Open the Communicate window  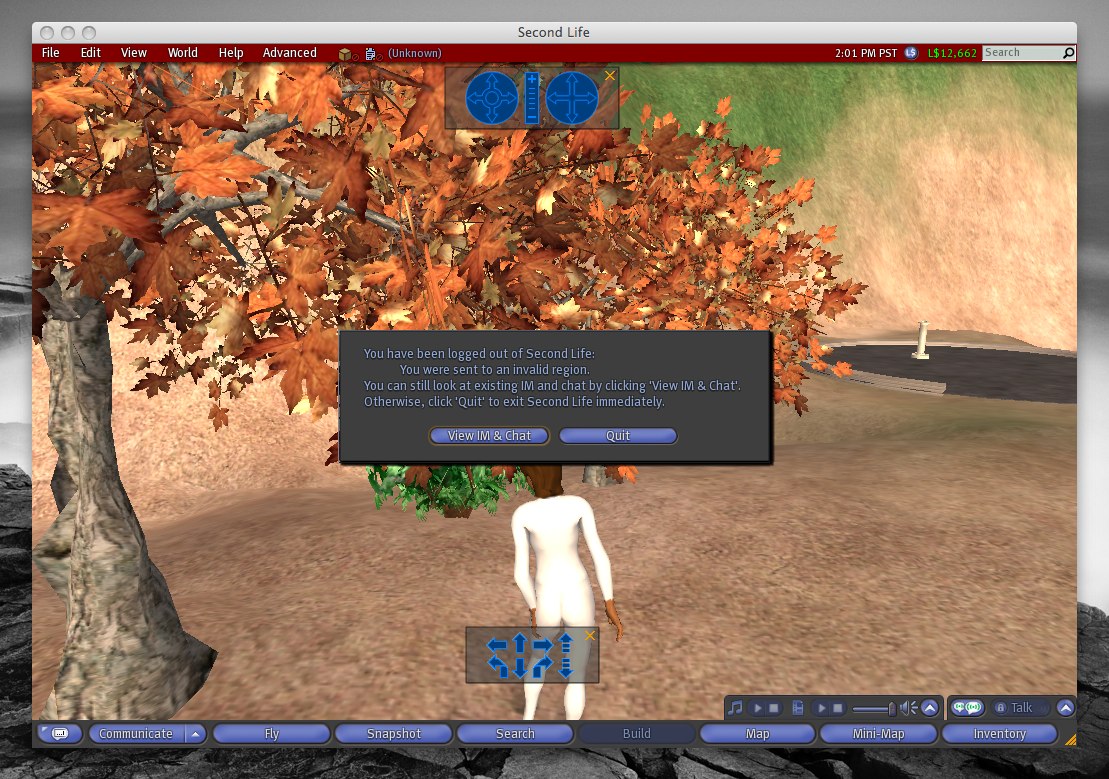click(136, 734)
